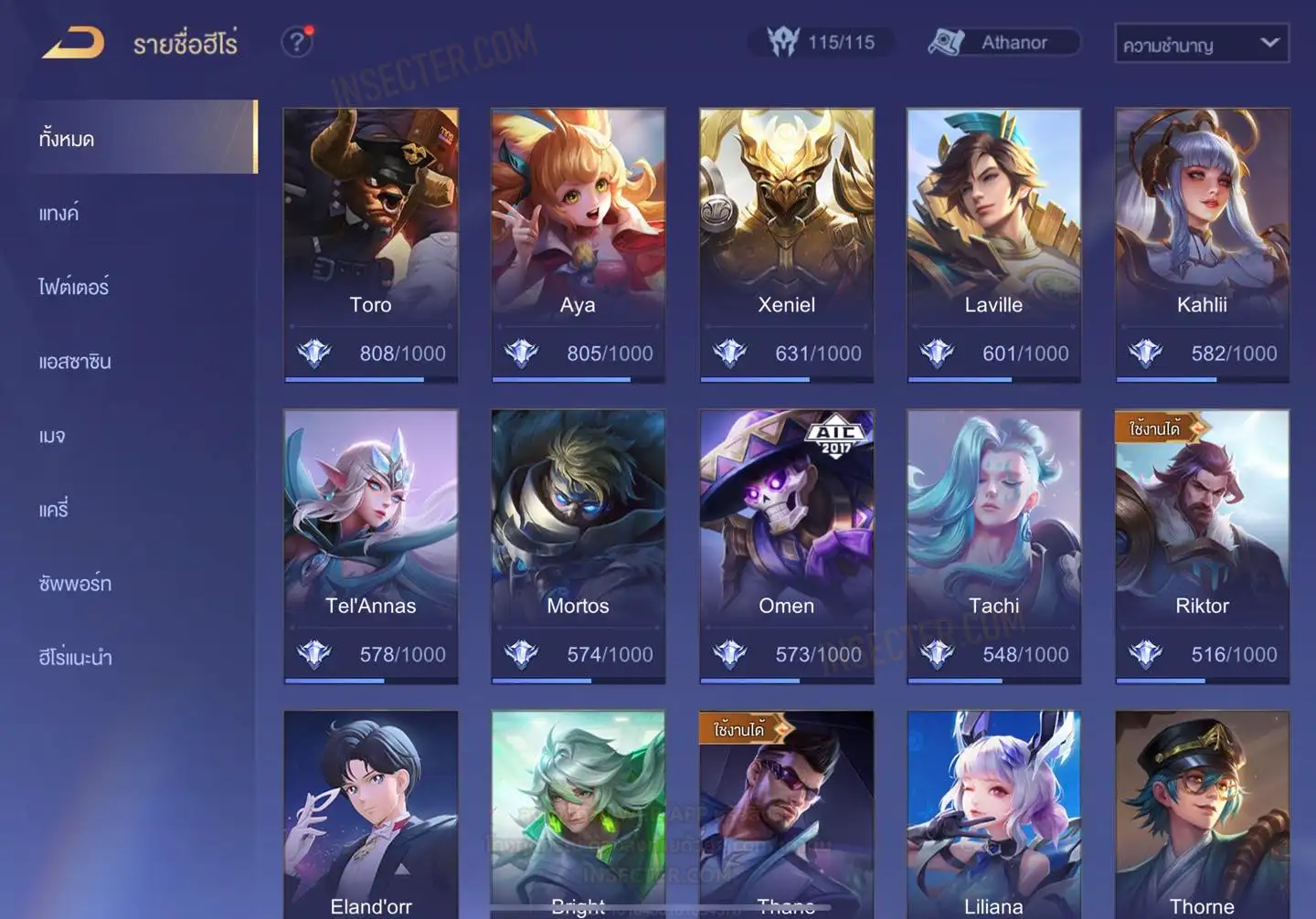Pick the Kahlii hero card
This screenshot has width=1316, height=919.
click(x=1202, y=244)
